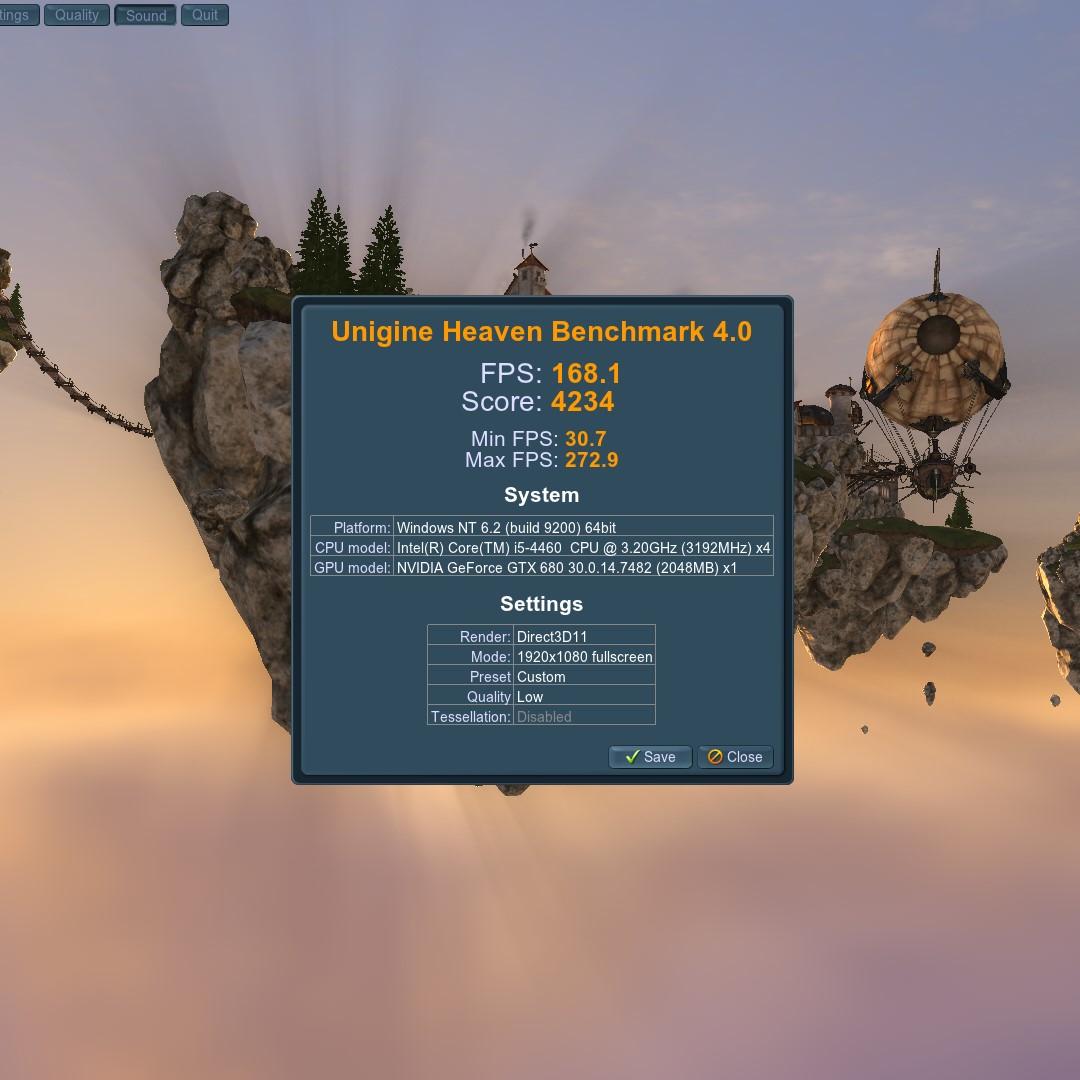Open the partially visible Settings button

17,15
